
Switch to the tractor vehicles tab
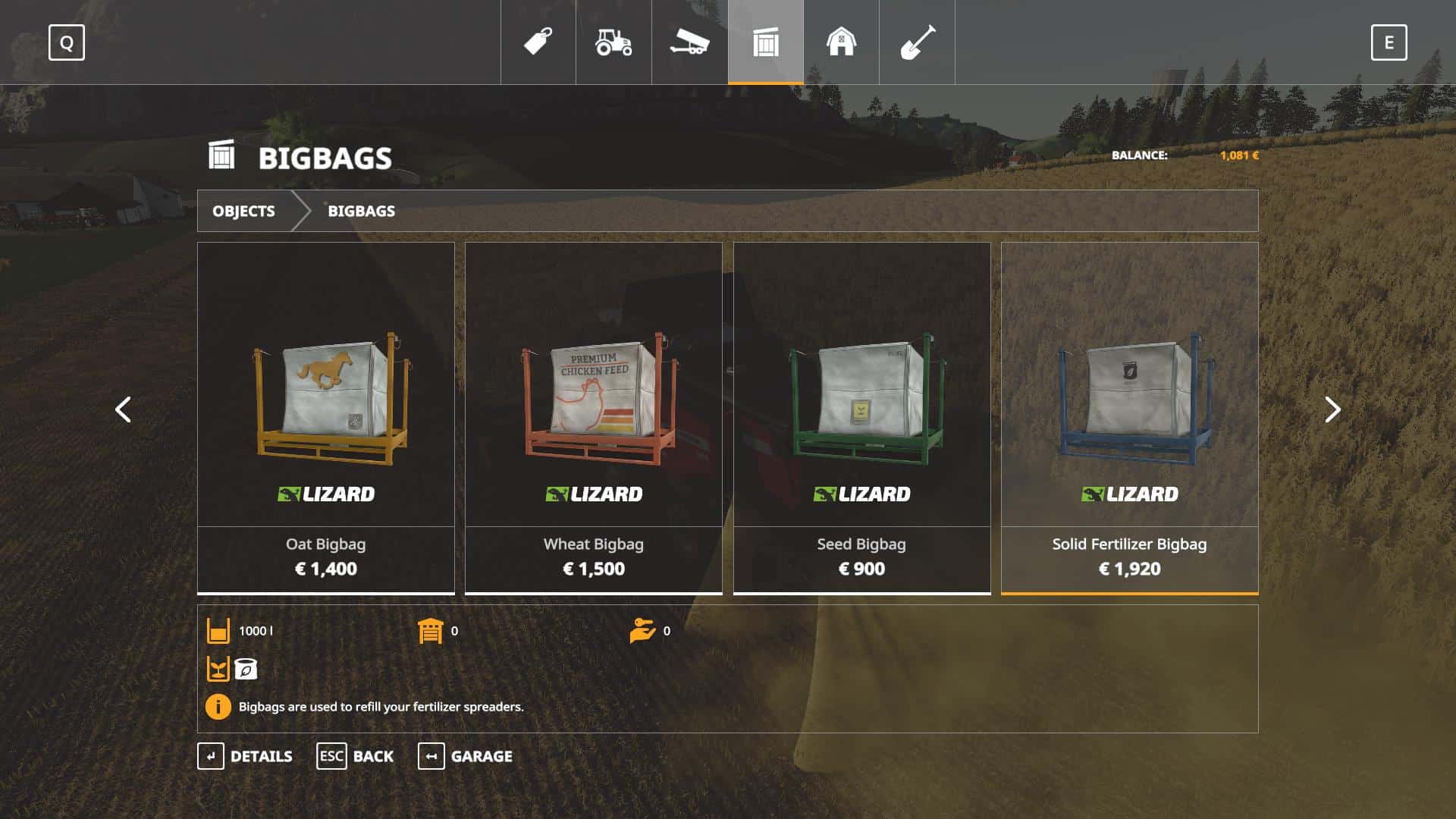613,42
